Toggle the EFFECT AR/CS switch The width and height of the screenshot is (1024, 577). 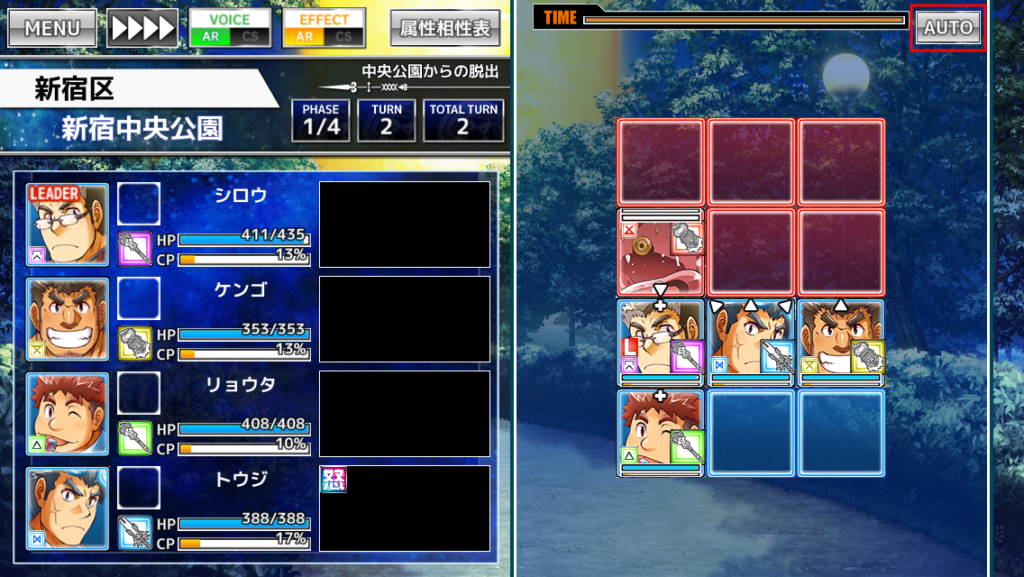(323, 28)
